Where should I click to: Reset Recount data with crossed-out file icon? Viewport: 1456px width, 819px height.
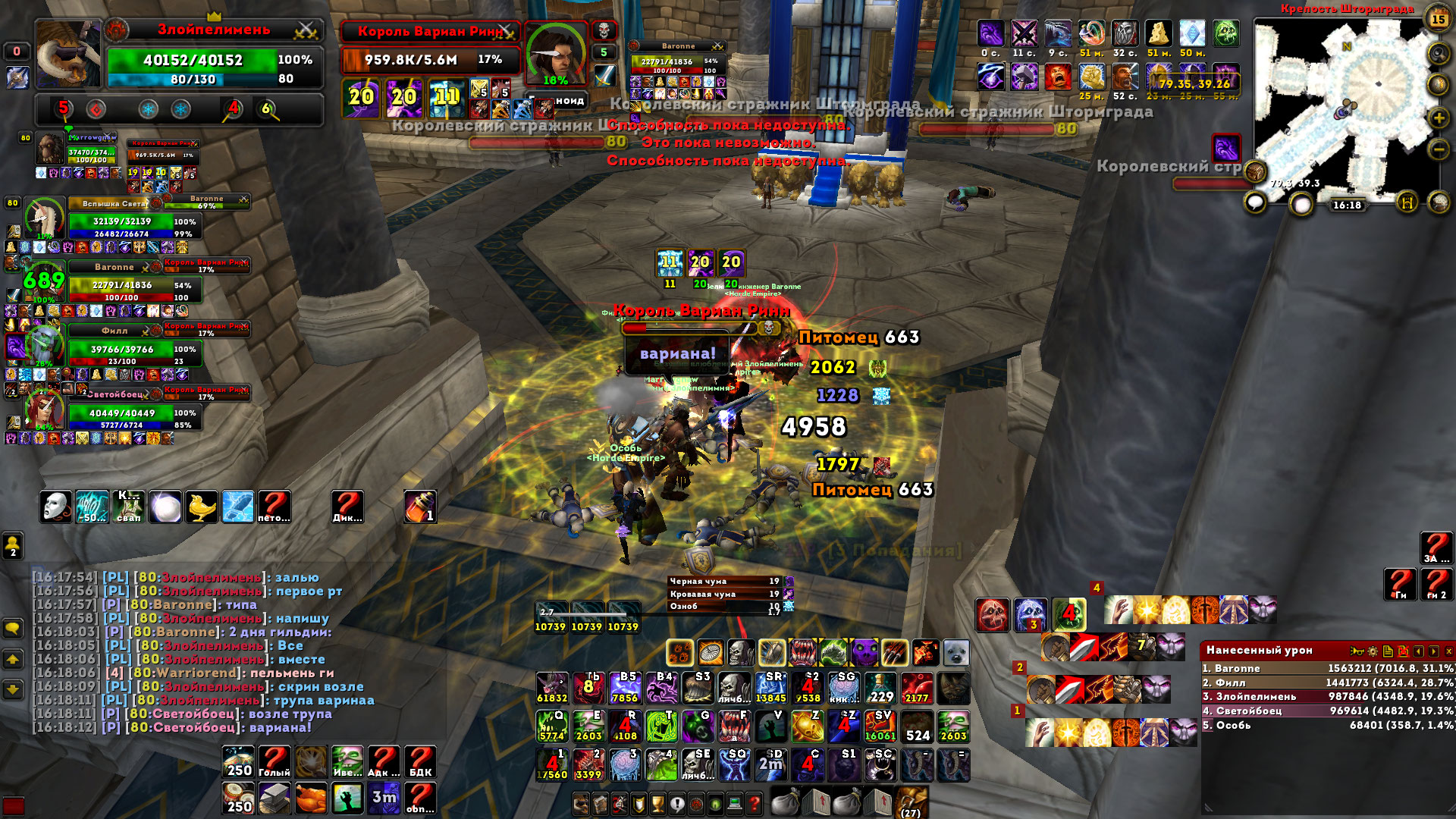1404,651
